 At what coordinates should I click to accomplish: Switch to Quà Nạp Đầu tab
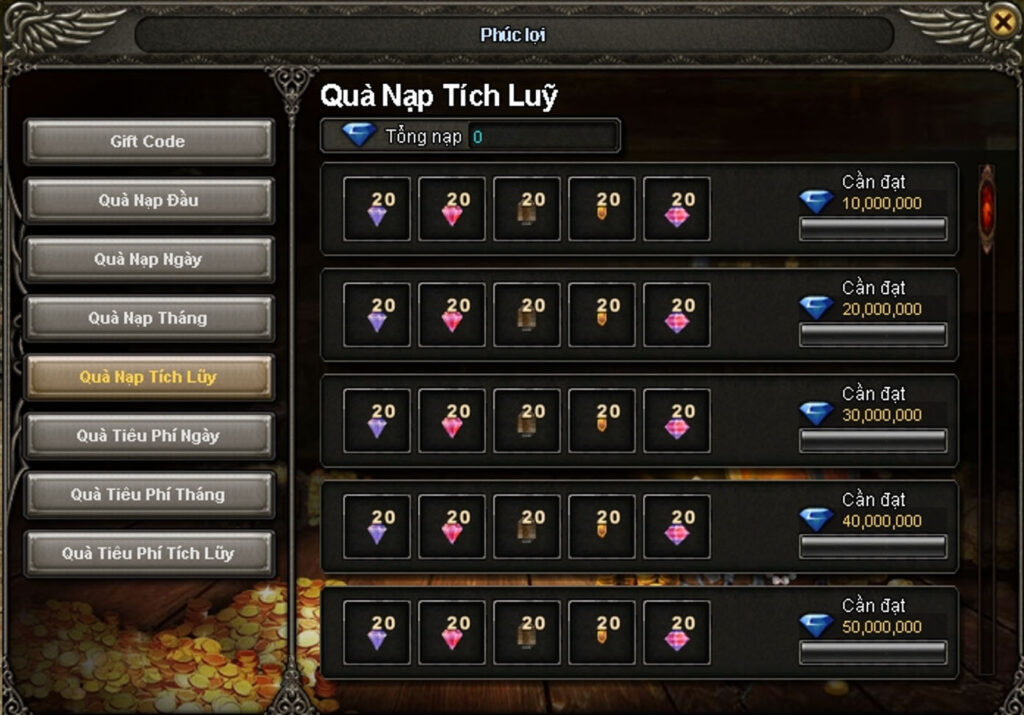tap(148, 201)
